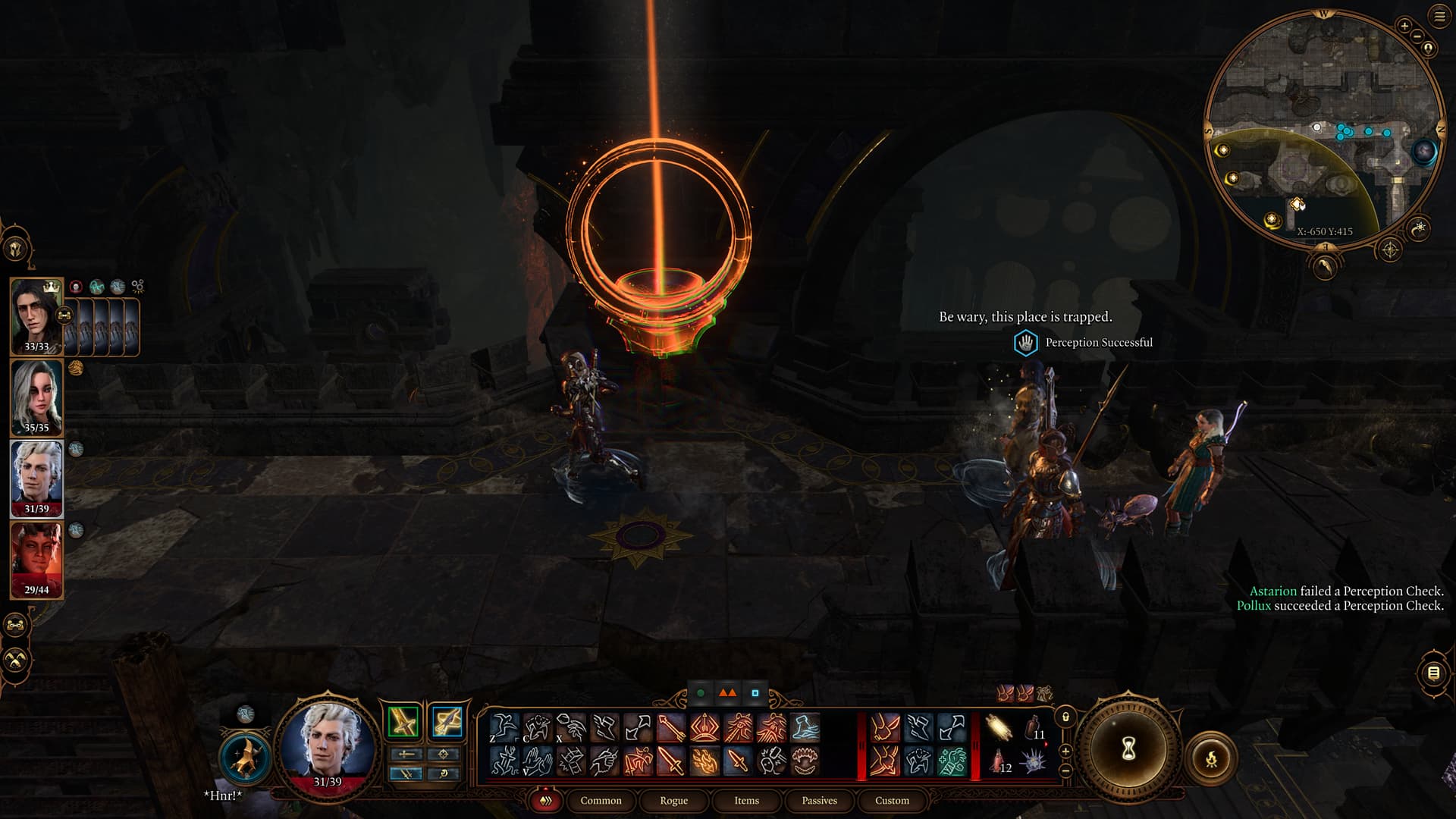Show the Items hotbar tab
1456x819 pixels.
[x=746, y=800]
